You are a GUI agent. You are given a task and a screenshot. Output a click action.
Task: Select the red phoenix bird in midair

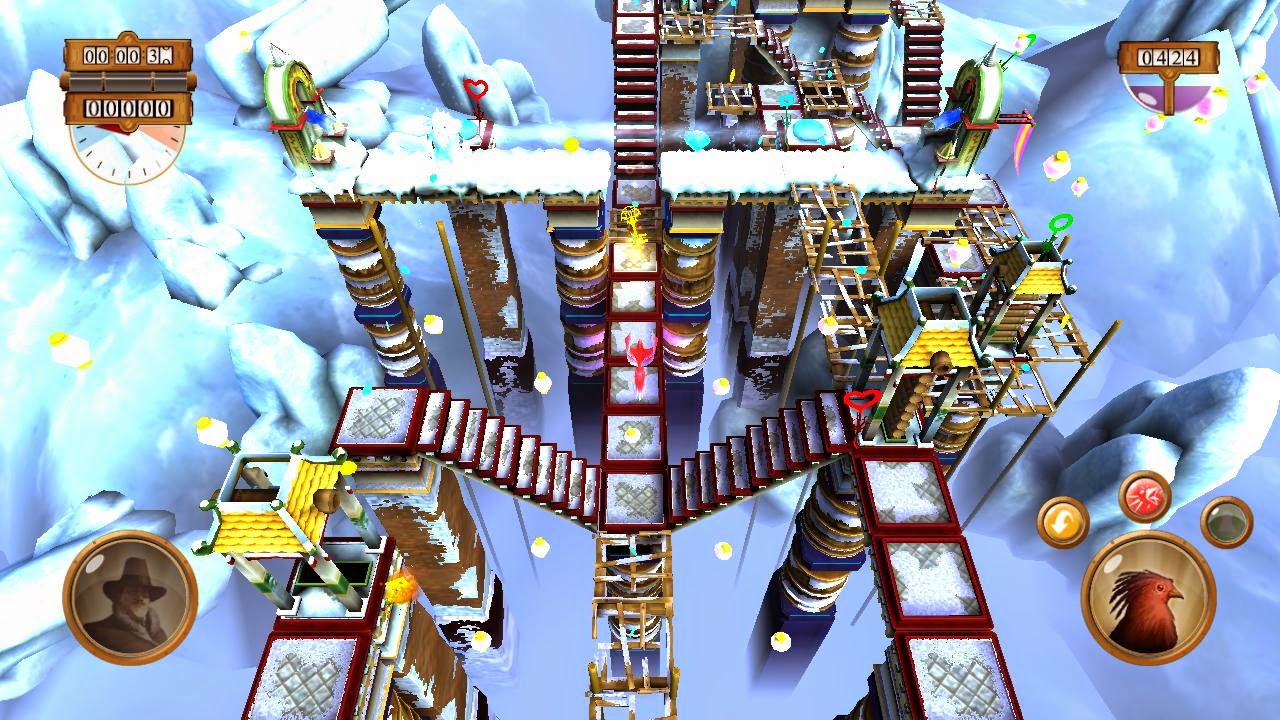pyautogui.click(x=641, y=360)
